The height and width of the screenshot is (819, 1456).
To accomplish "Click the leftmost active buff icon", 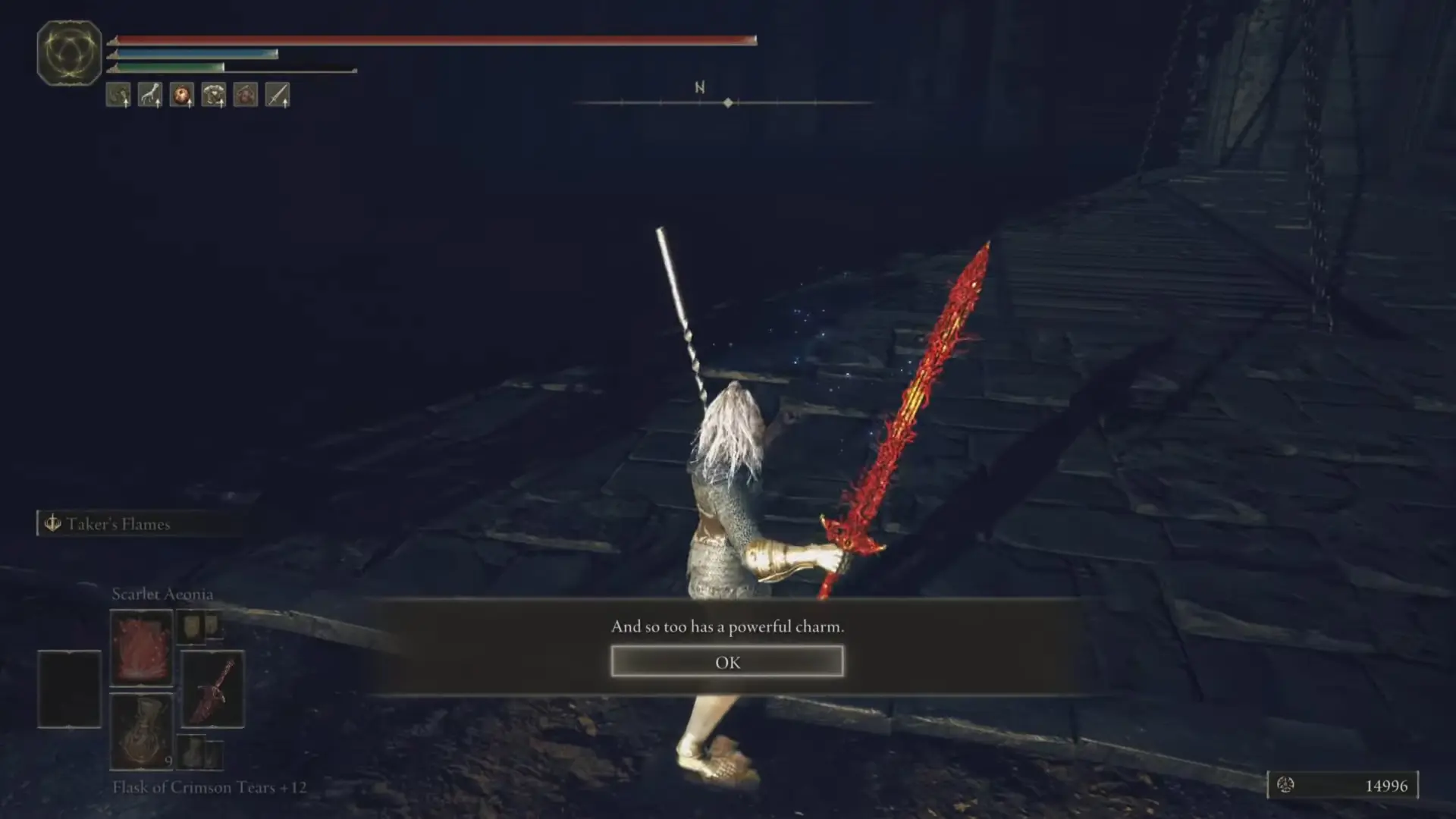I will 118,95.
